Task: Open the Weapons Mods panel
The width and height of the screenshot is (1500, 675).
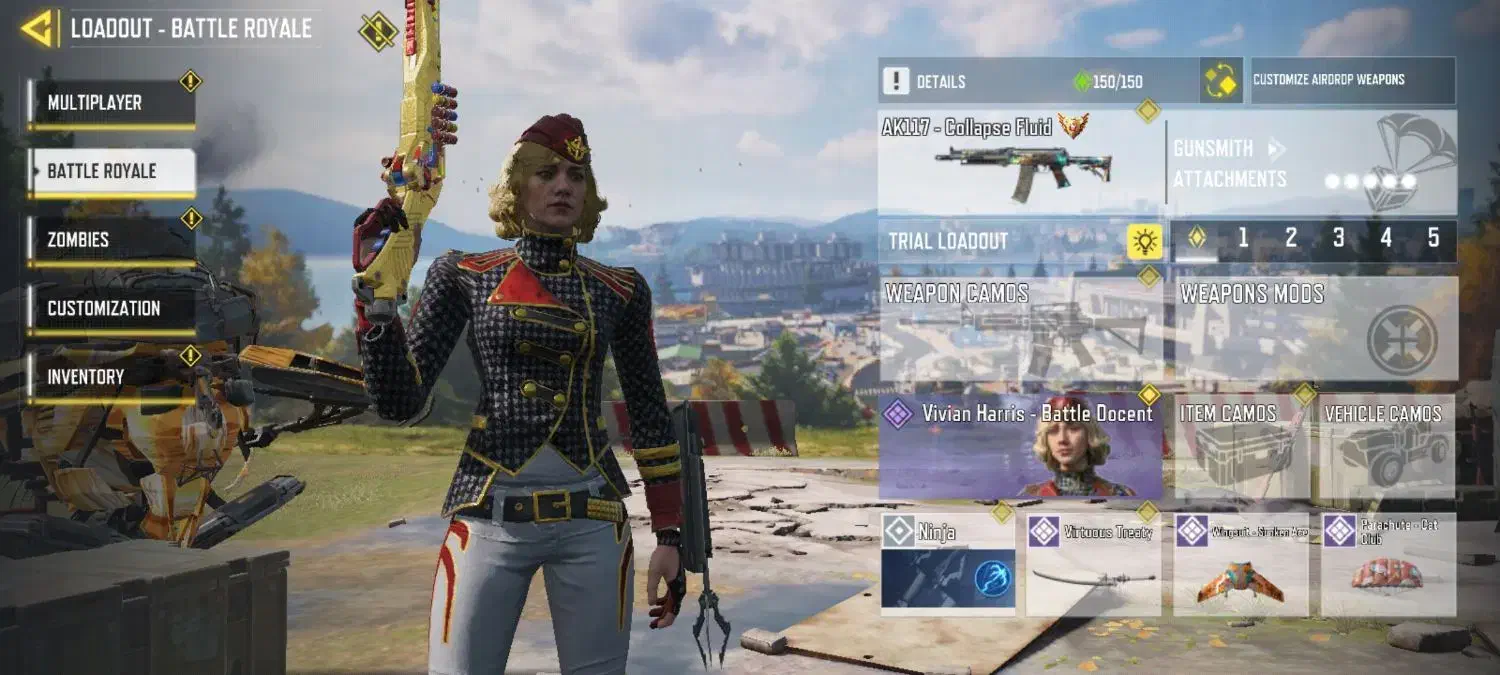Action: 1315,329
